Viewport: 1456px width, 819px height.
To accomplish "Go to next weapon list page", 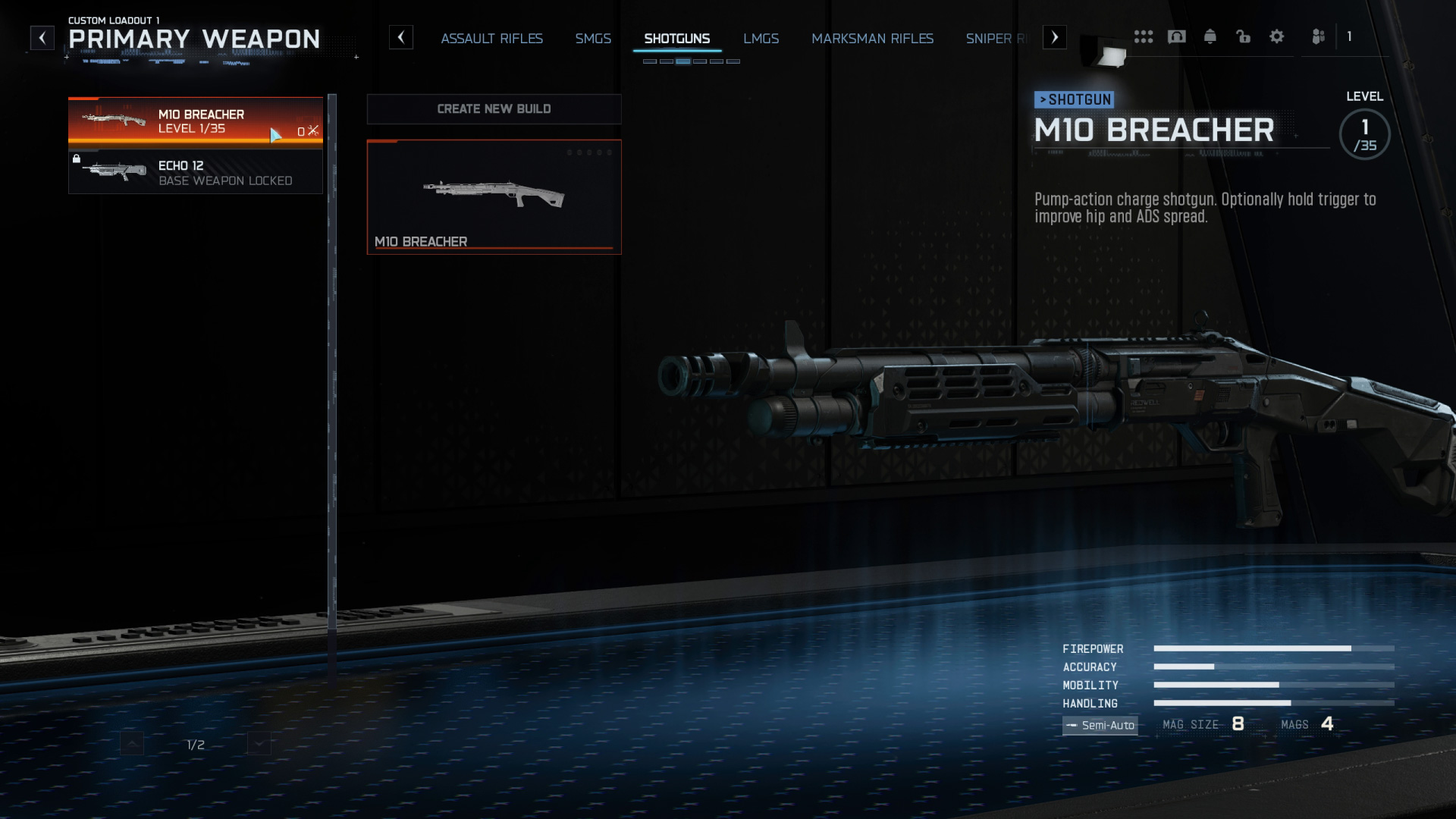I will pyautogui.click(x=259, y=744).
